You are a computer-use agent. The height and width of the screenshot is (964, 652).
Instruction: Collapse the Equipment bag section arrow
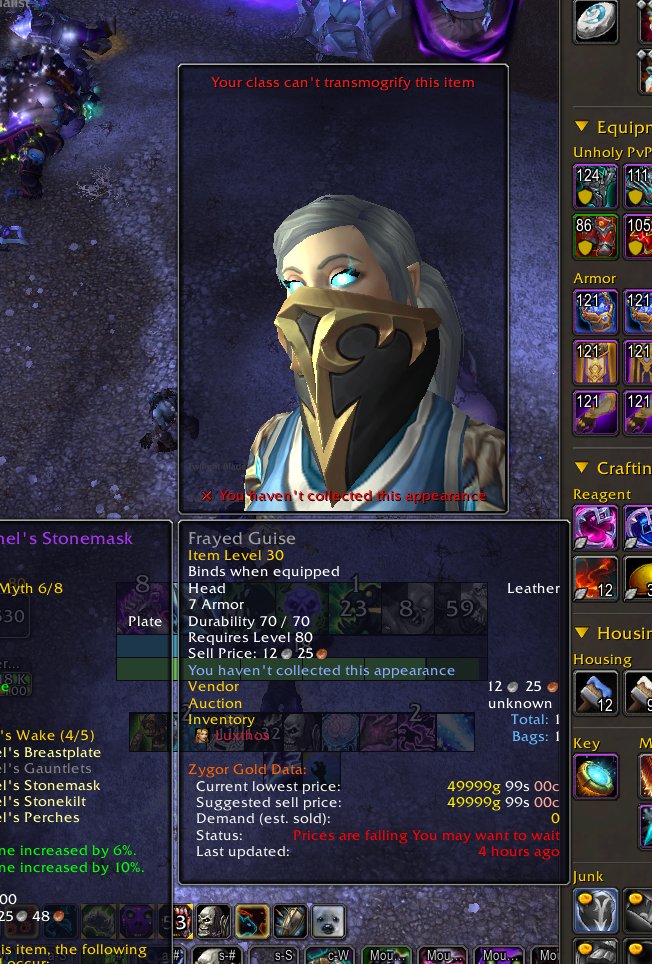click(581, 127)
